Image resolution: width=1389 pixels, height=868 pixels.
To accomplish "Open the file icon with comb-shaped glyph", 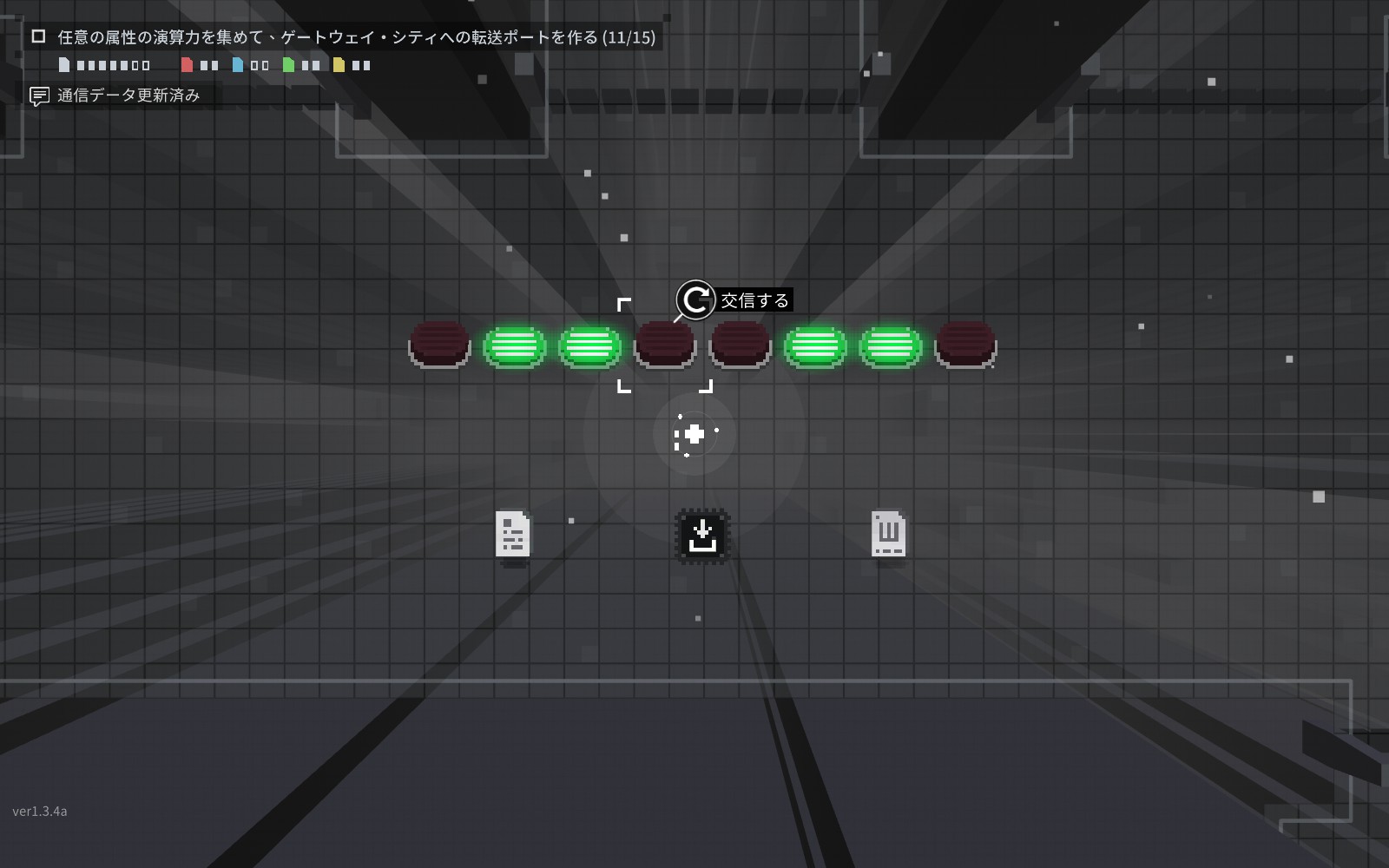I will (x=888, y=533).
